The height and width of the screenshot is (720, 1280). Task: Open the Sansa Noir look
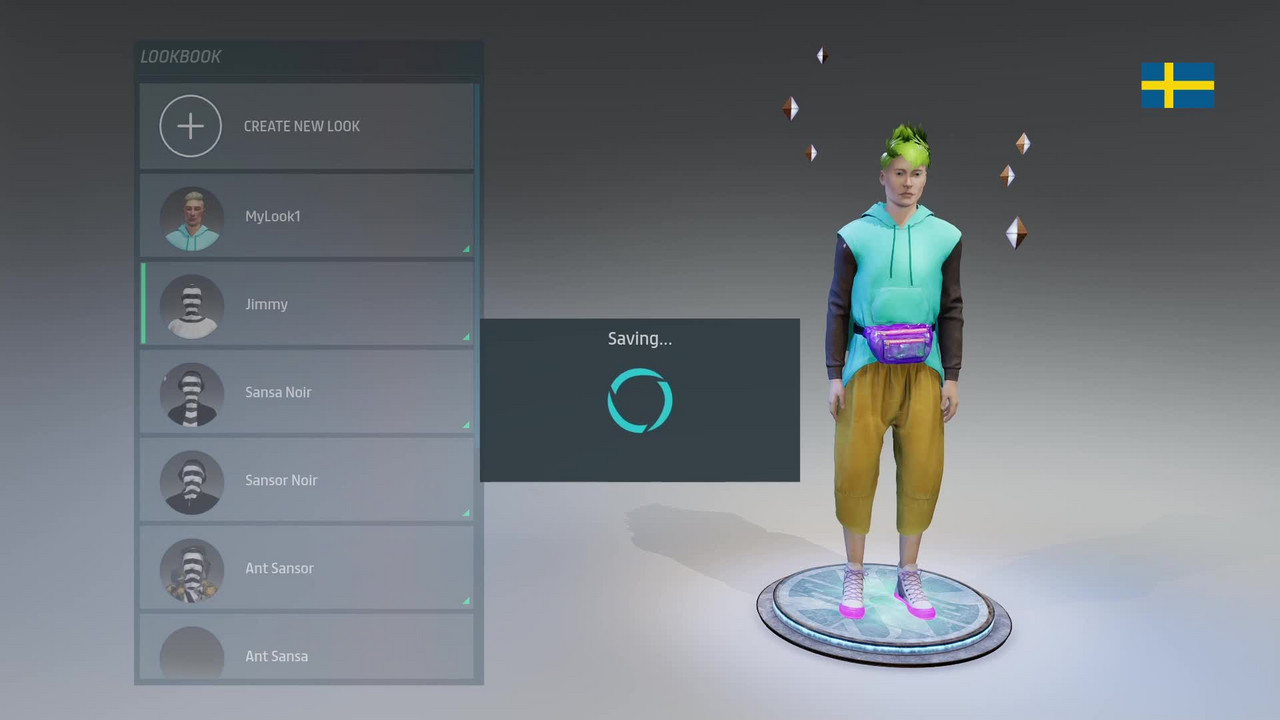306,392
